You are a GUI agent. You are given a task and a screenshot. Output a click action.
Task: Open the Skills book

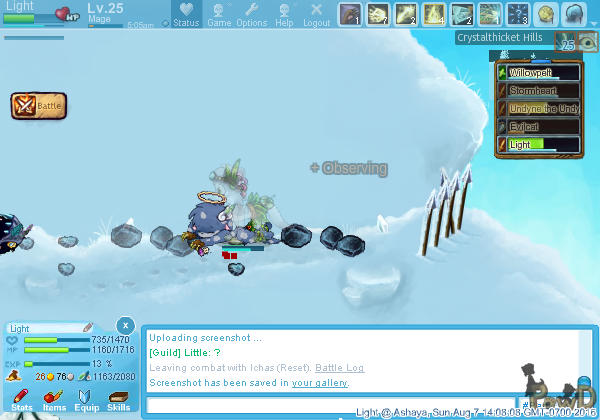(x=118, y=400)
